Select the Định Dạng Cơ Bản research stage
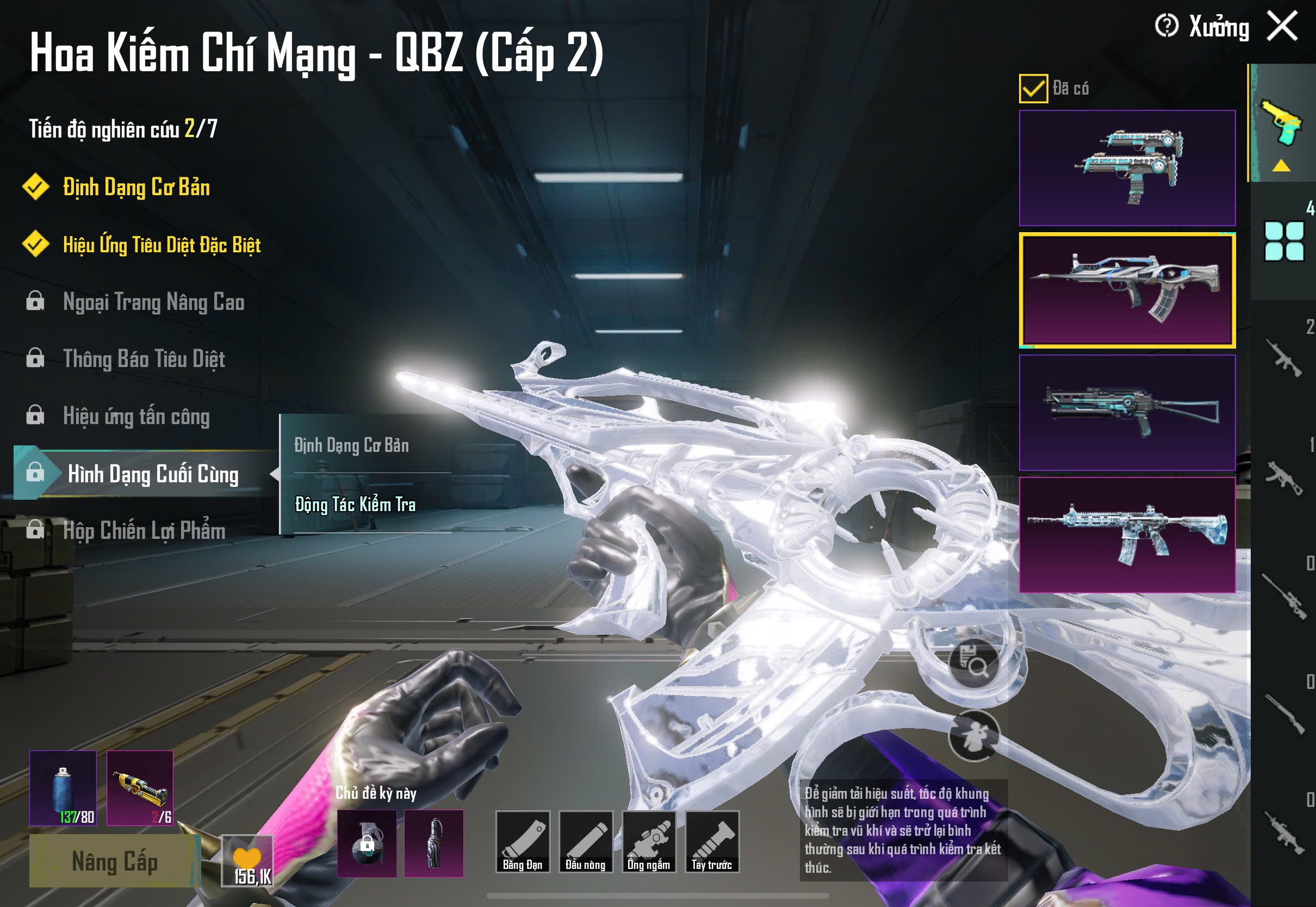Viewport: 1316px width, 907px height. coord(136,188)
